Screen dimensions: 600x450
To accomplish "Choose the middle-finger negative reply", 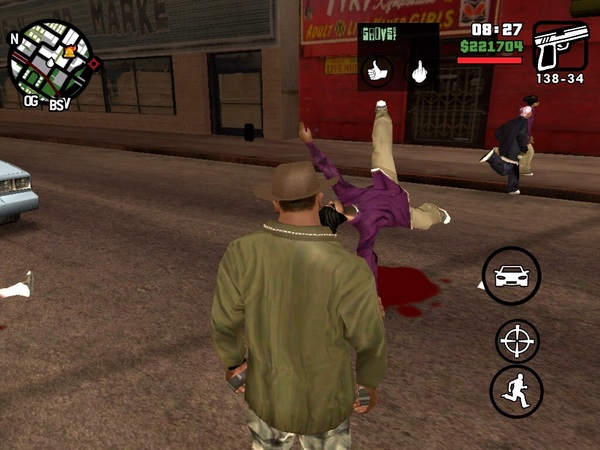I will (419, 71).
